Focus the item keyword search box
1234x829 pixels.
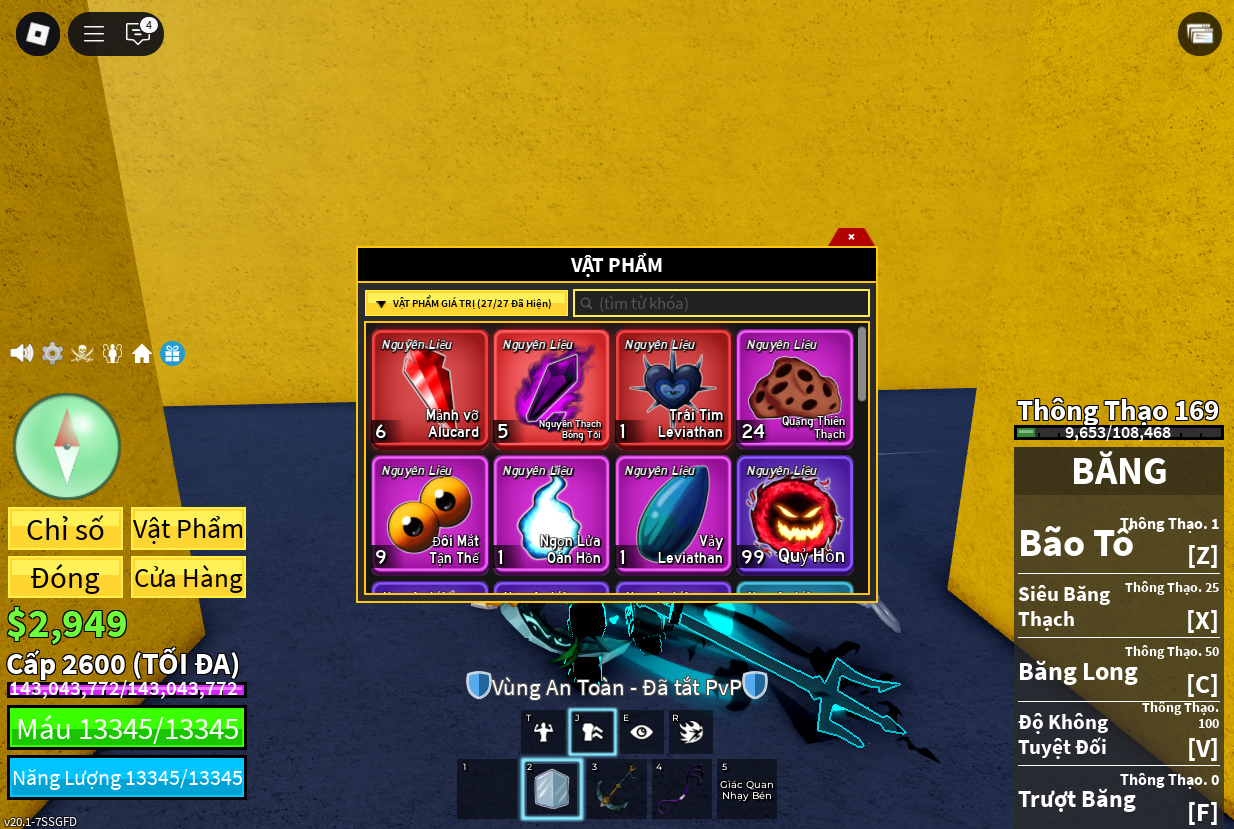click(721, 303)
